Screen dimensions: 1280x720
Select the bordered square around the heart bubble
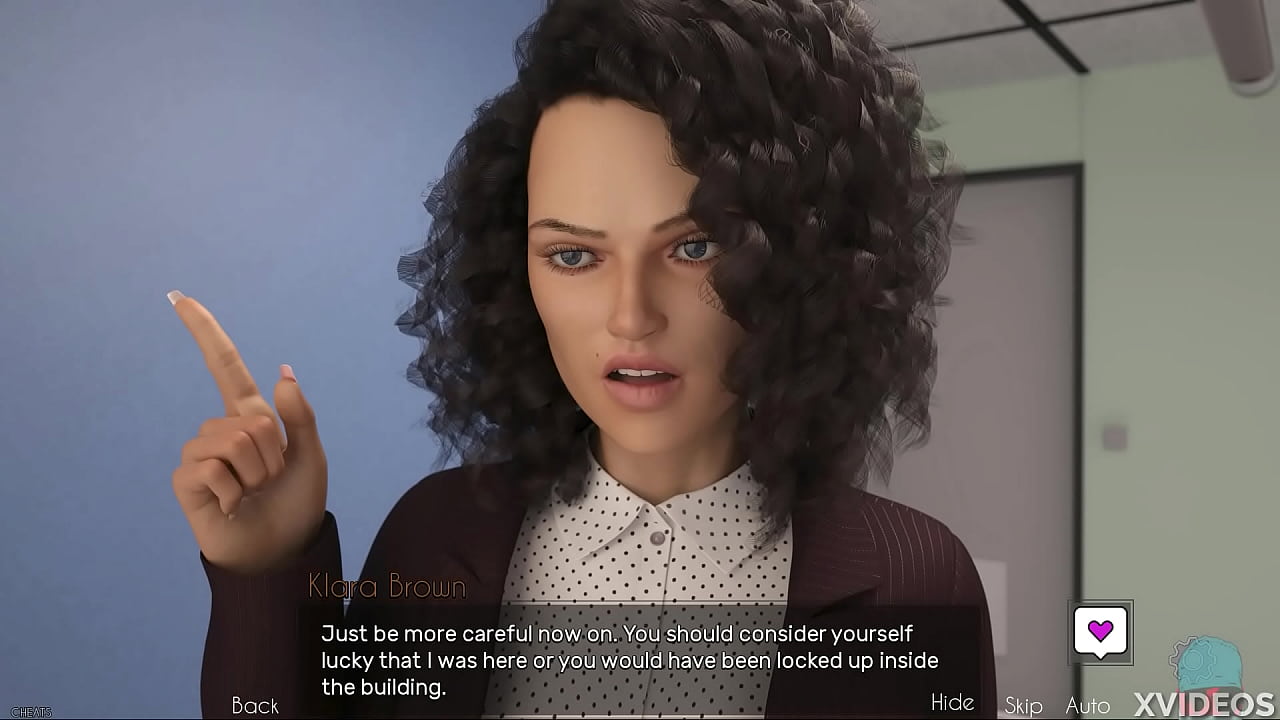pyautogui.click(x=1102, y=631)
